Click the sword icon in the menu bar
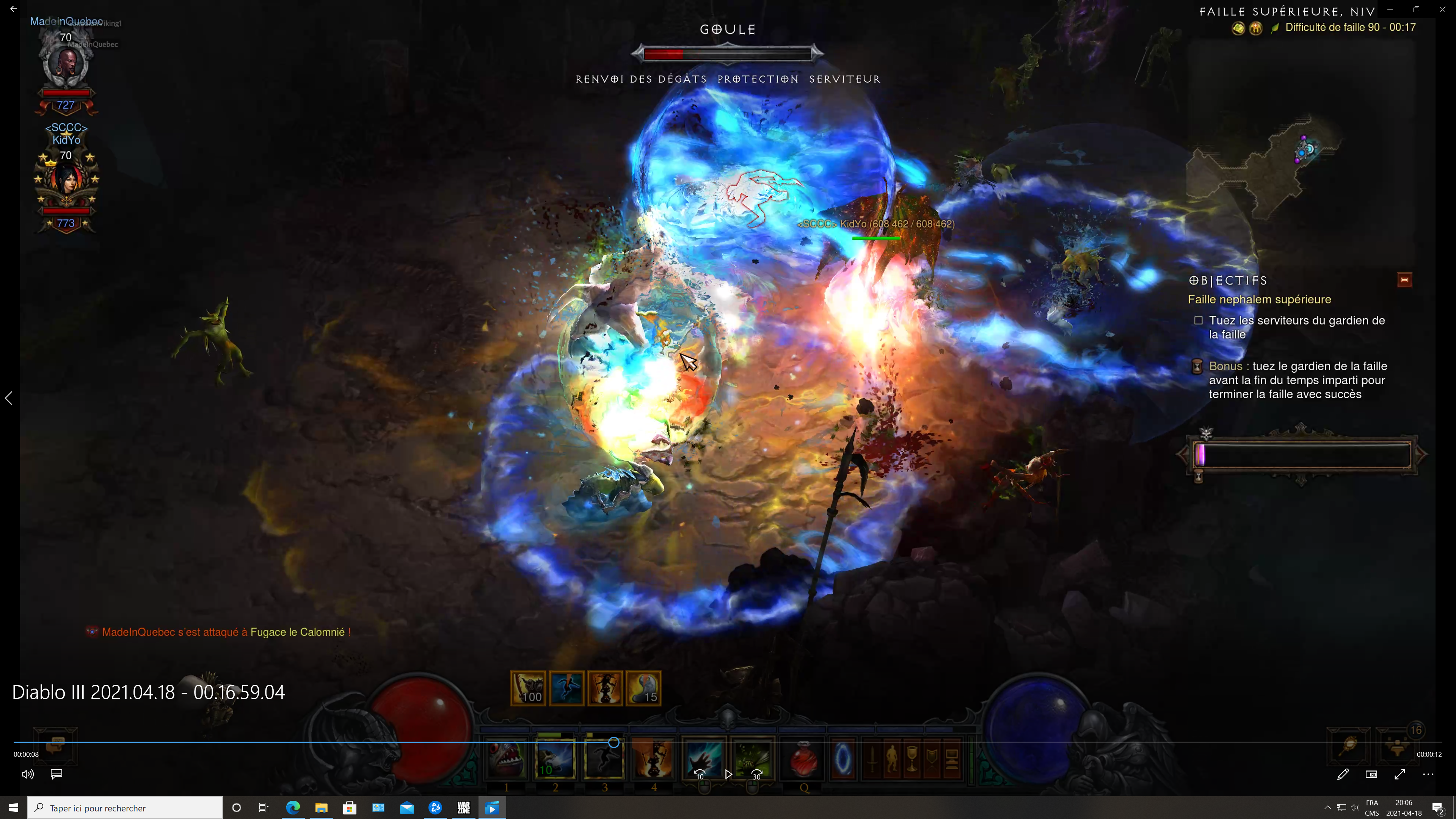The height and width of the screenshot is (819, 1456). [872, 758]
